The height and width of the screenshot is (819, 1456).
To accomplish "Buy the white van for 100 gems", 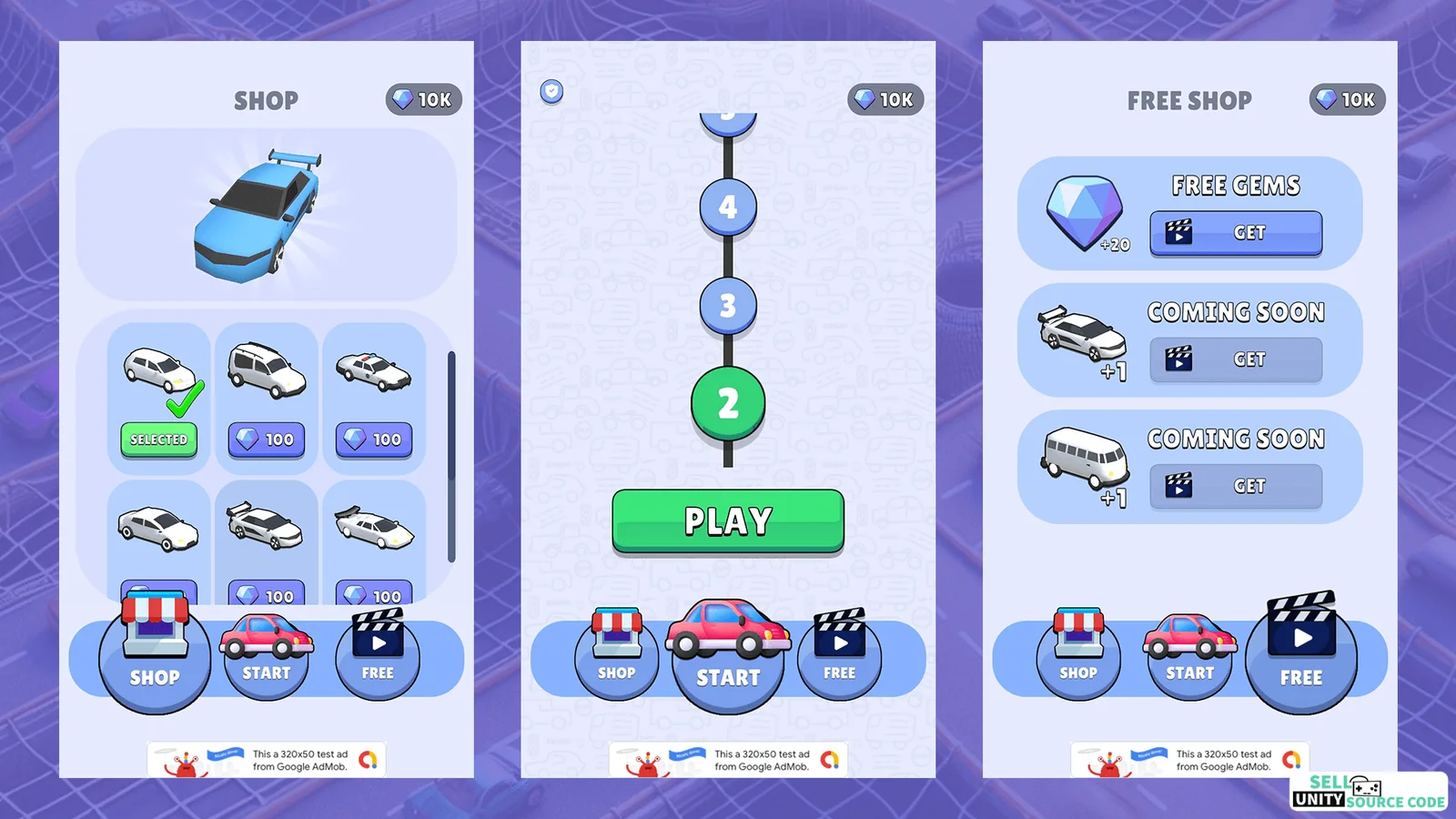I will pyautogui.click(x=266, y=440).
